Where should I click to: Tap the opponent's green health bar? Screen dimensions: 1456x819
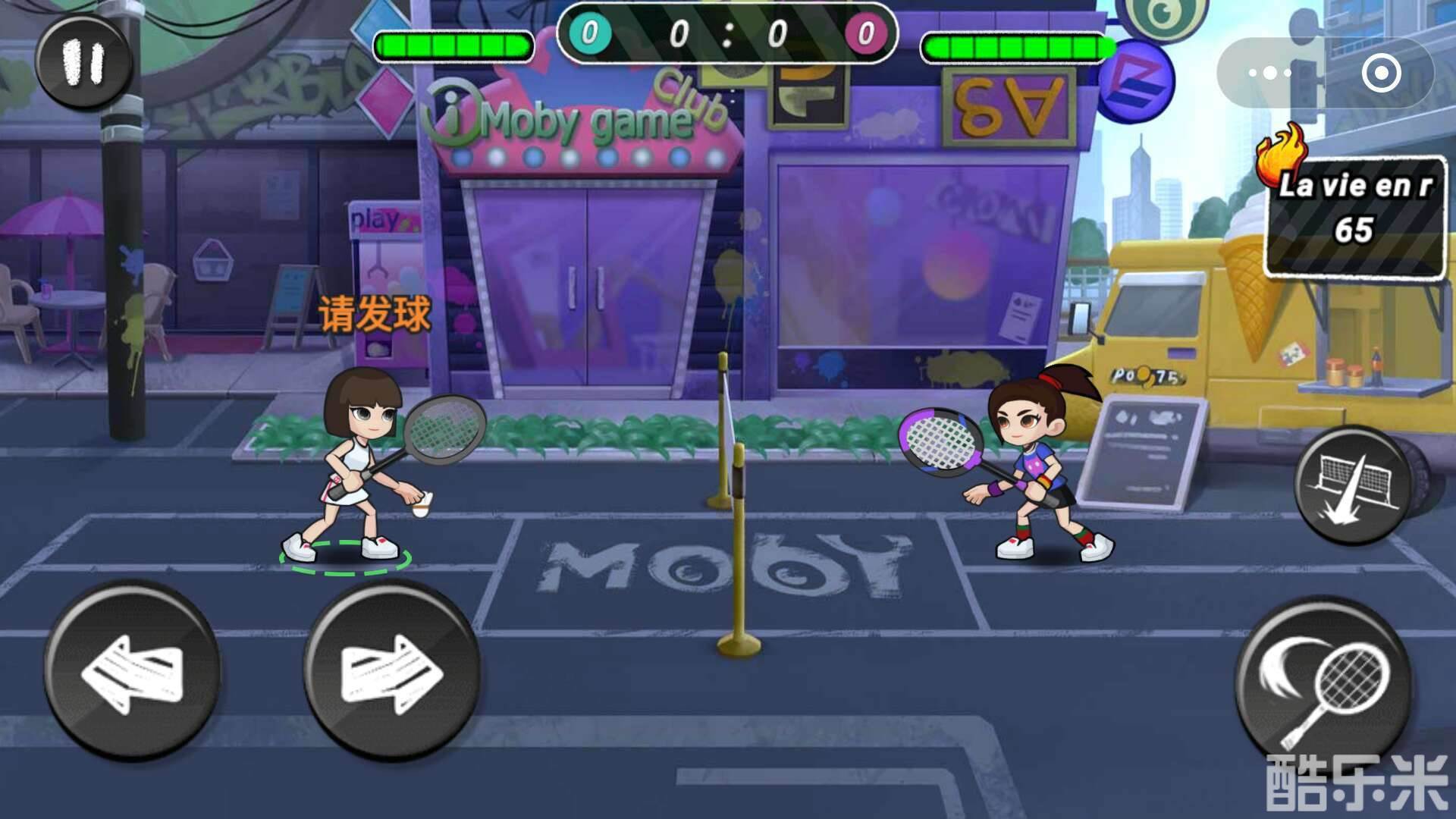click(1016, 47)
